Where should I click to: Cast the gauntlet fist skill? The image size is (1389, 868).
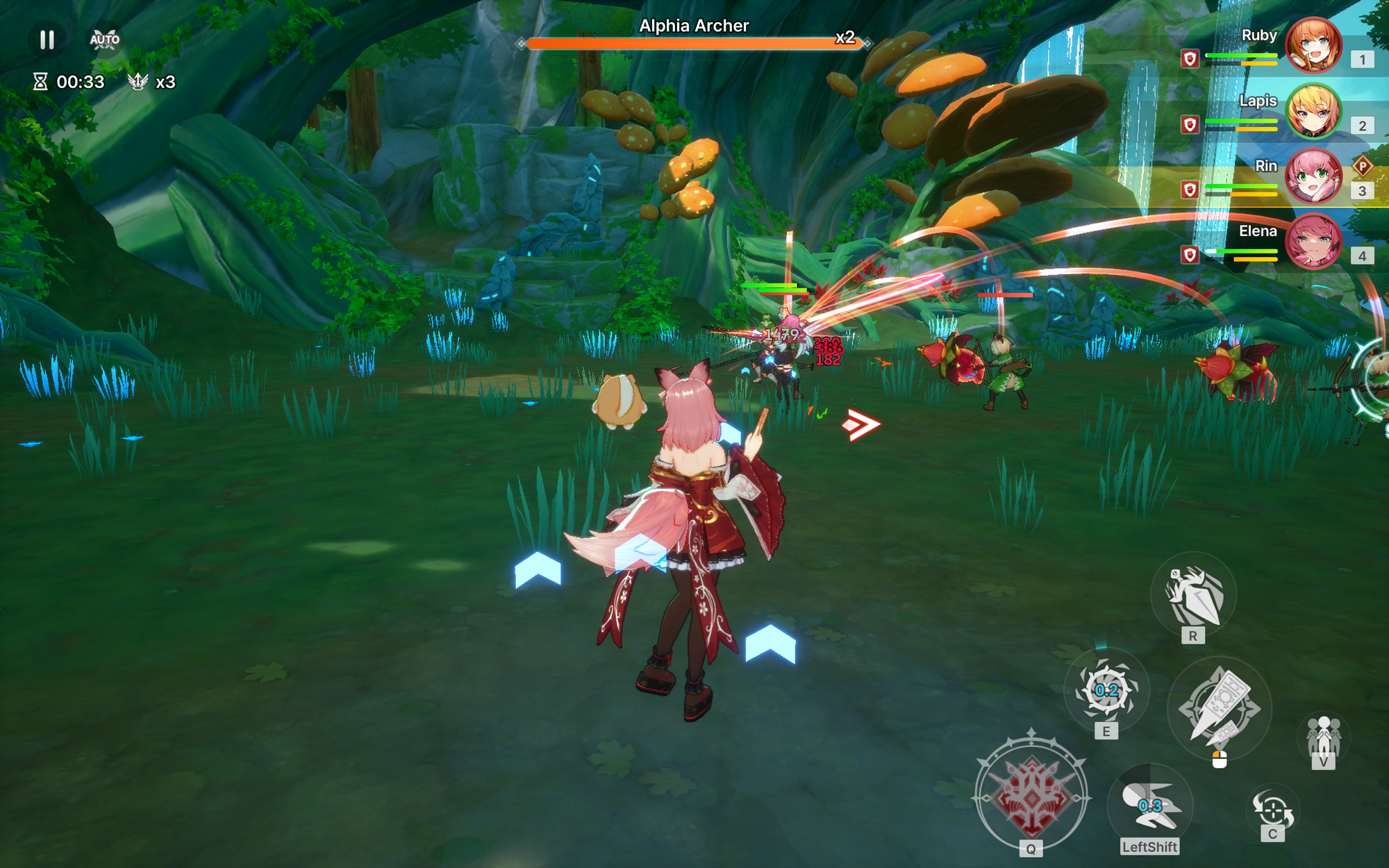(1193, 594)
